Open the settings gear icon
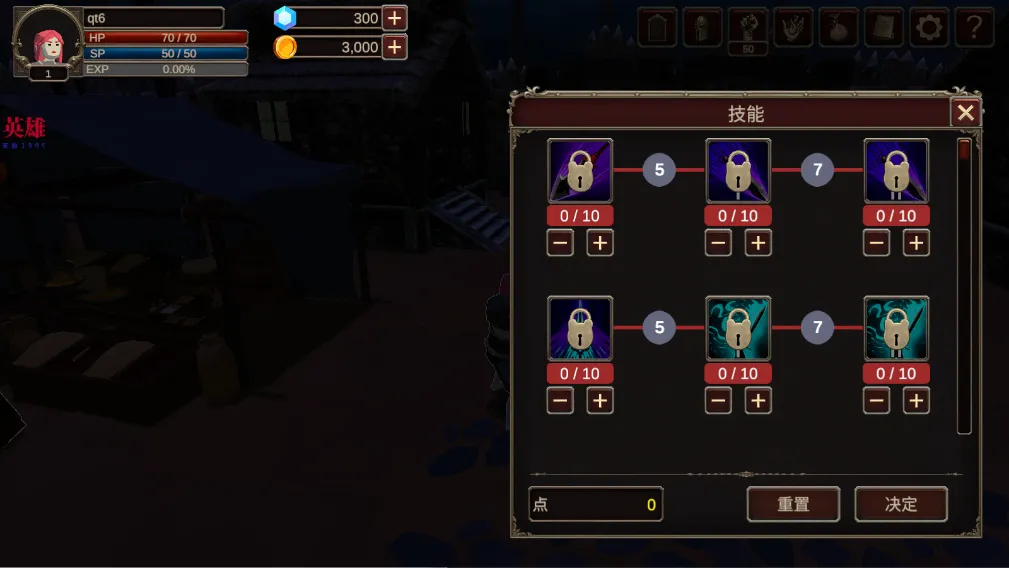1009x568 pixels. pyautogui.click(x=930, y=27)
